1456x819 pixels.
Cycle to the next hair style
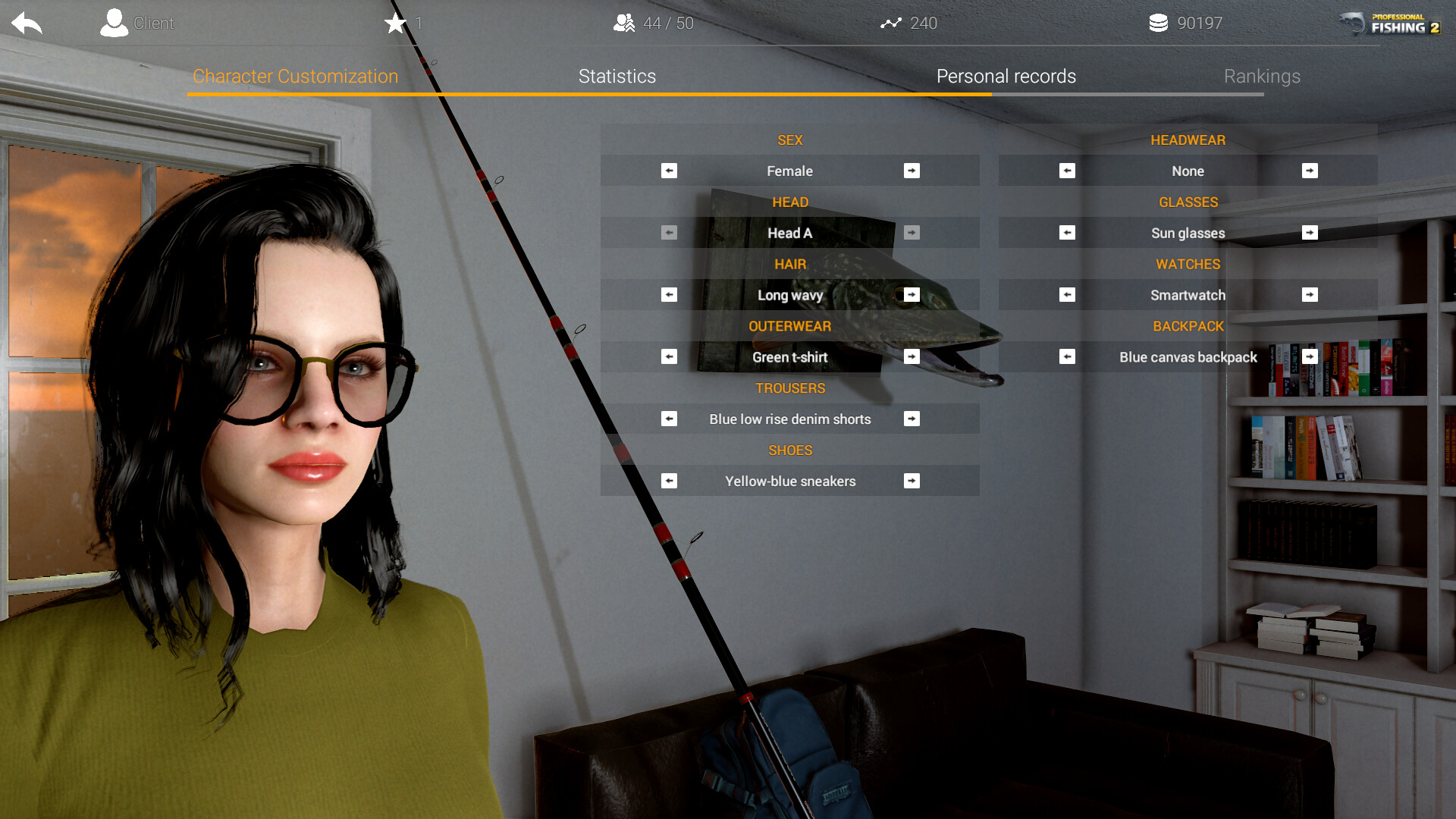tap(912, 295)
